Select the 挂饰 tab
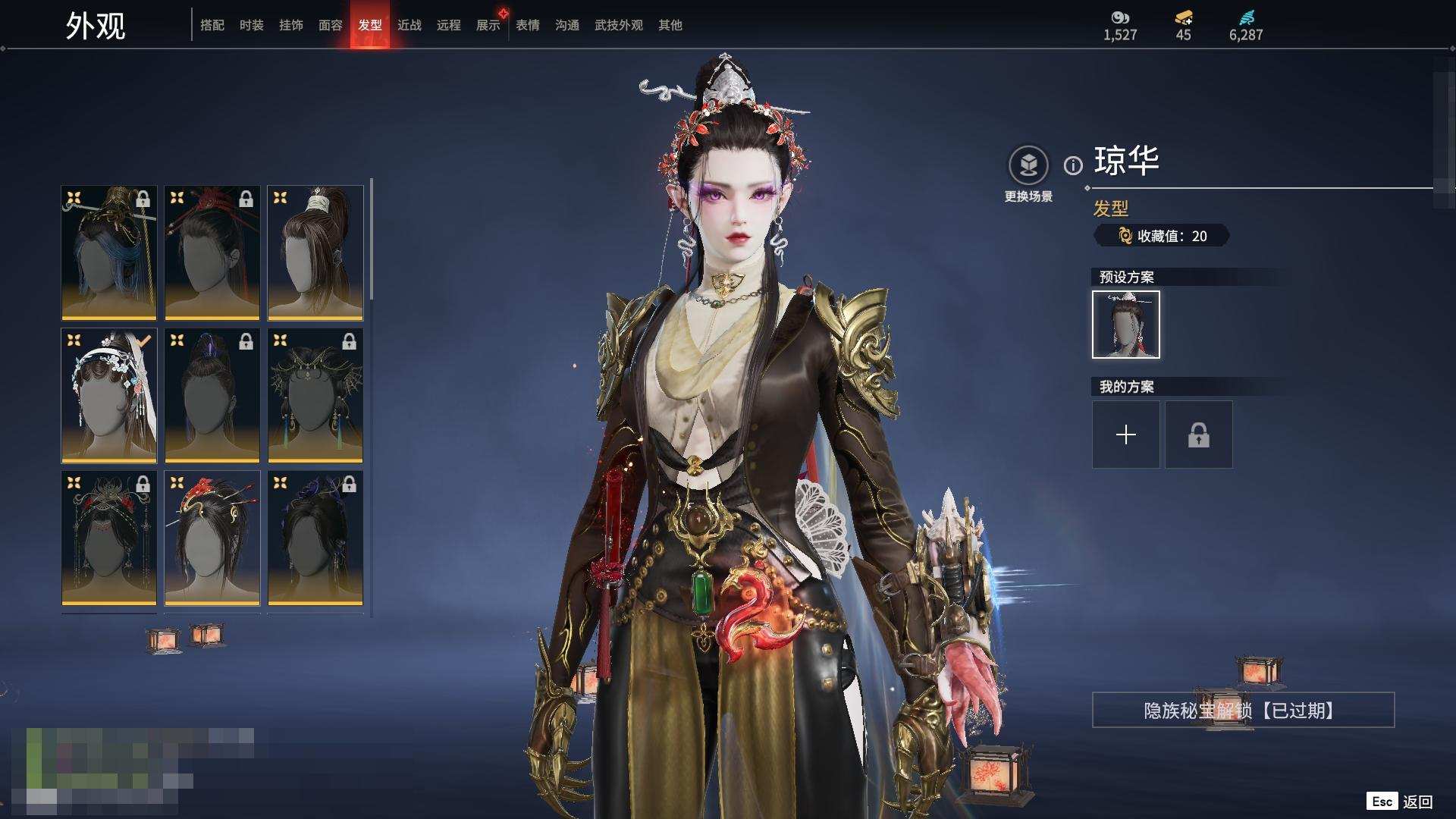The image size is (1456, 819). click(x=291, y=25)
